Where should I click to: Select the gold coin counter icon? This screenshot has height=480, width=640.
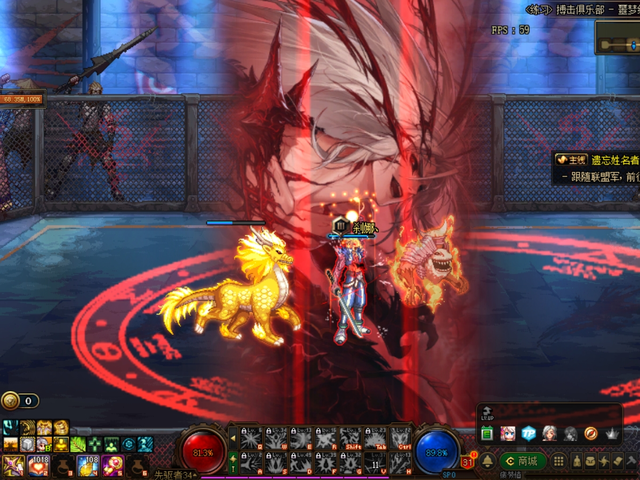click(10, 400)
